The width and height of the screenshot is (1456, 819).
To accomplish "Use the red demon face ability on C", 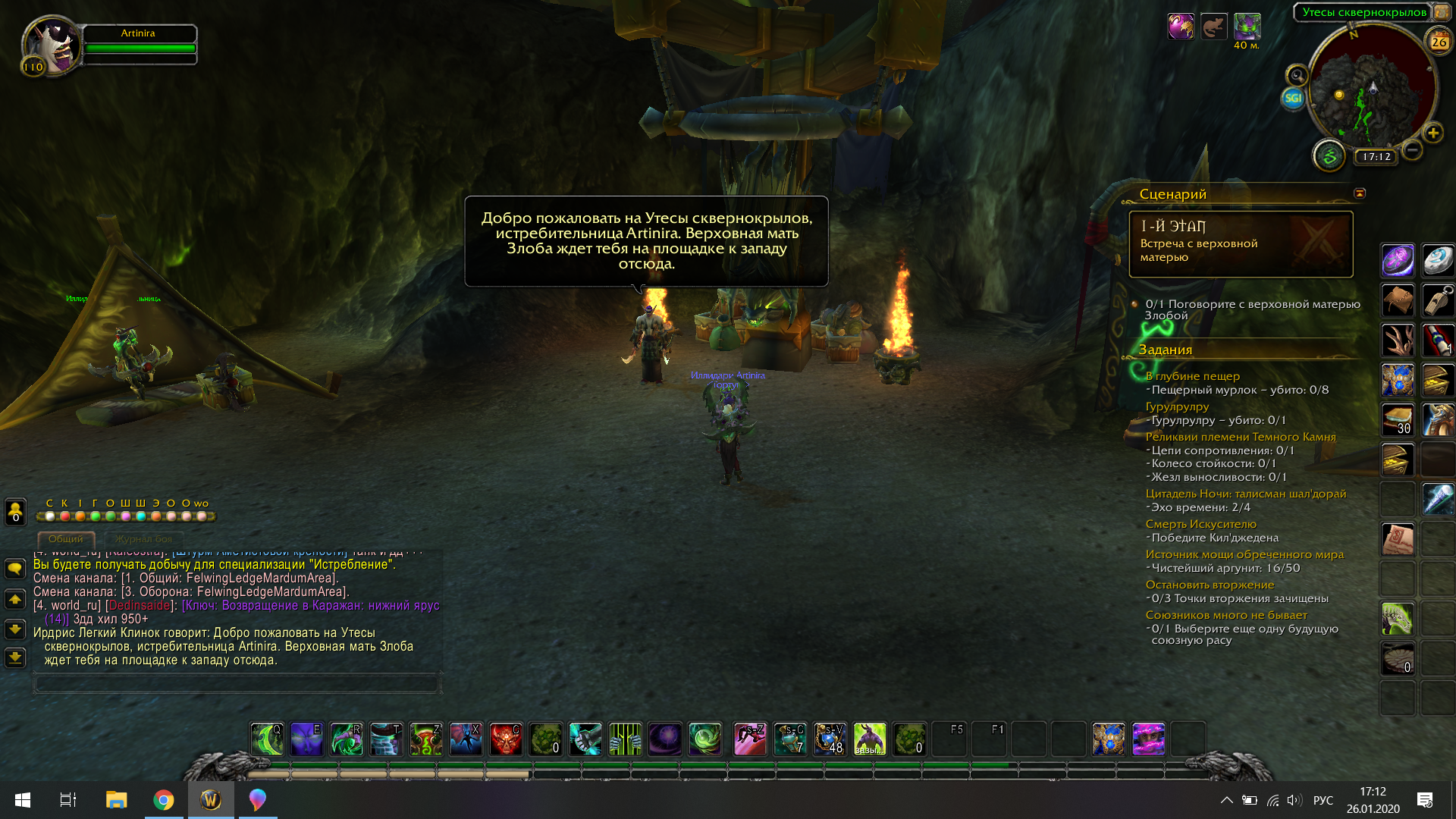I will tap(505, 739).
